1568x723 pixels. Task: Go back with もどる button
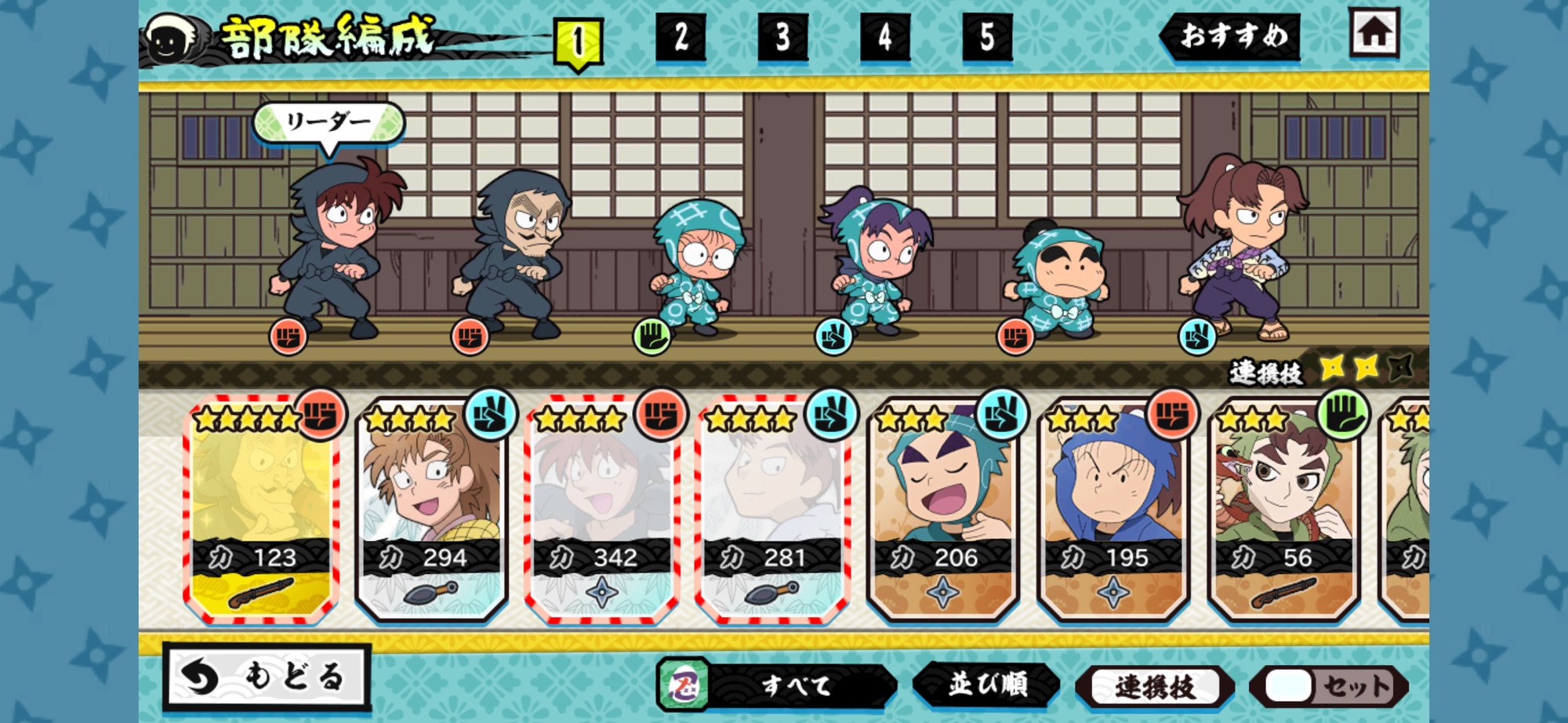click(267, 677)
